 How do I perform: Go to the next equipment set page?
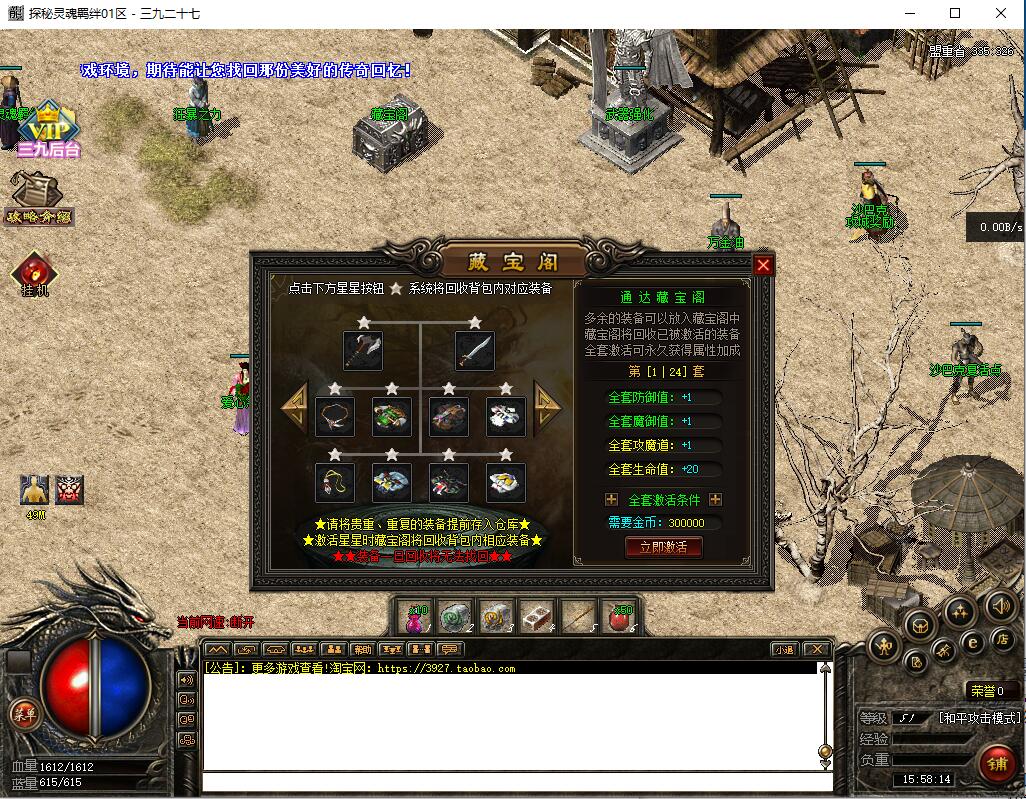point(547,406)
